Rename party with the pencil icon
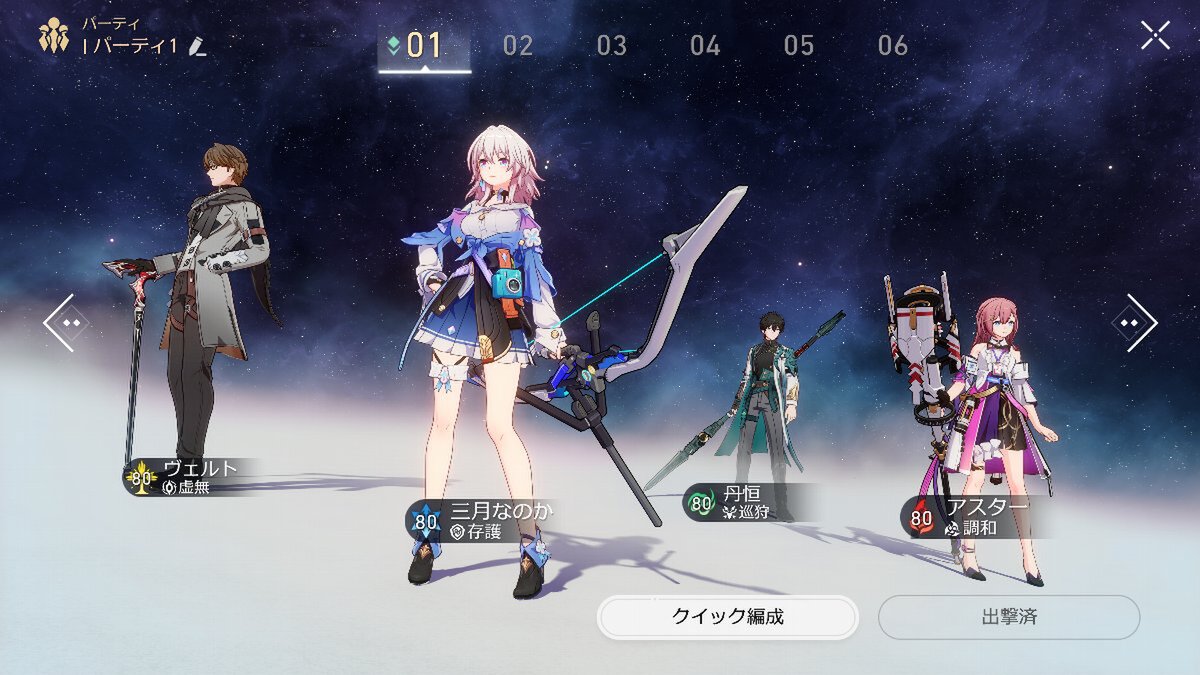Image resolution: width=1200 pixels, height=675 pixels. point(198,47)
